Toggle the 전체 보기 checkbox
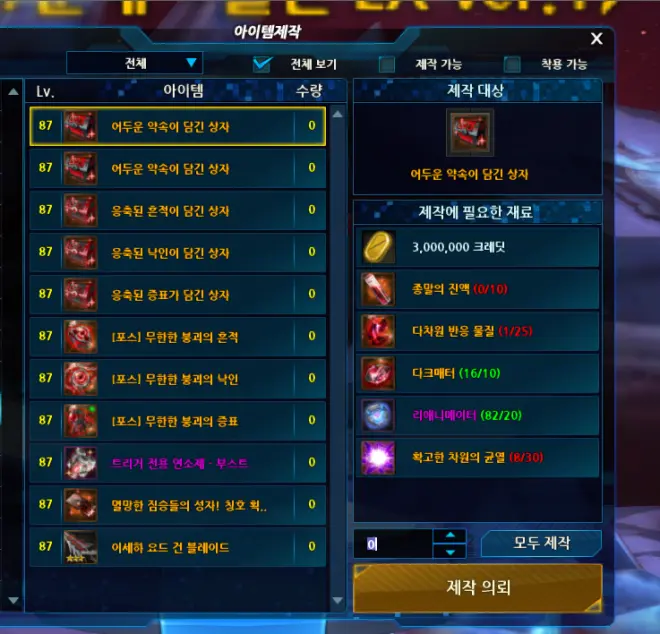This screenshot has height=634, width=660. [263, 64]
